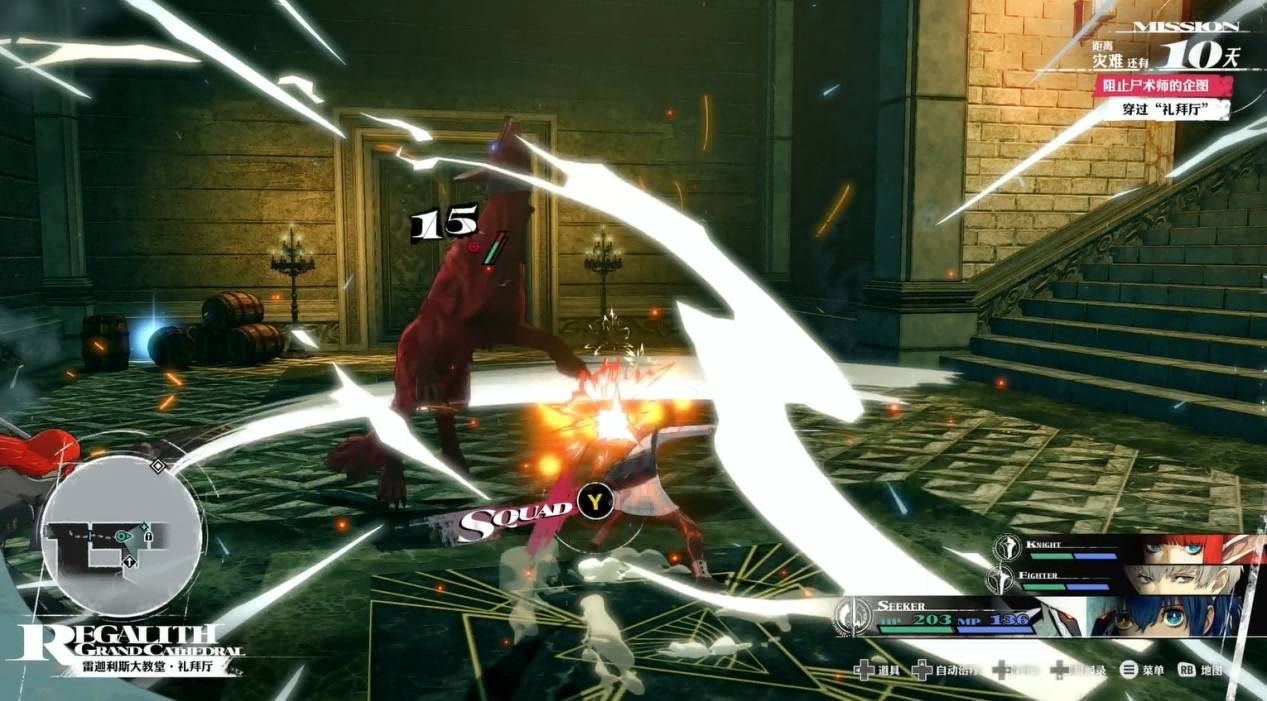Click the Knight archetype emblem icon
This screenshot has width=1267, height=701.
(1005, 549)
